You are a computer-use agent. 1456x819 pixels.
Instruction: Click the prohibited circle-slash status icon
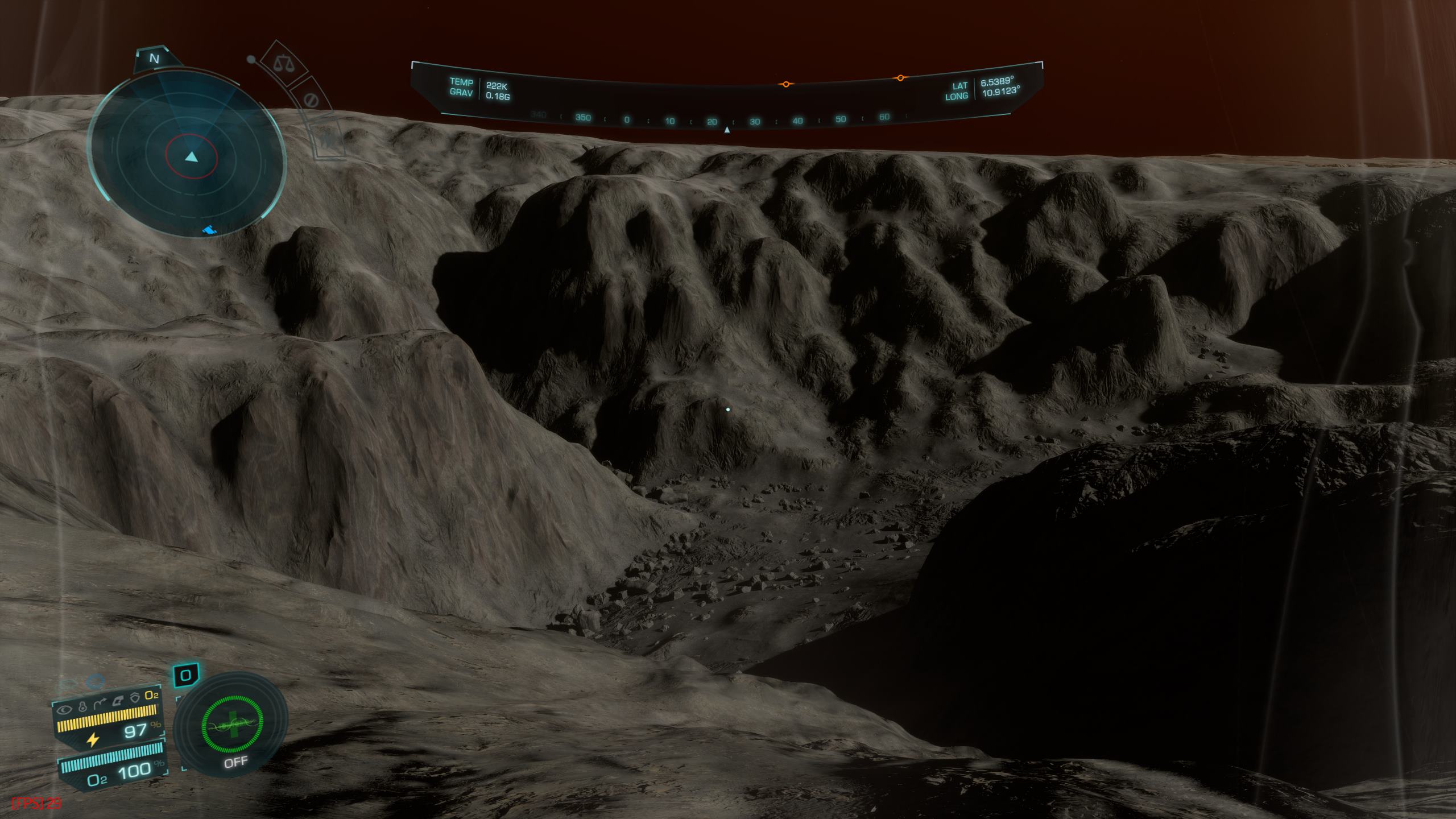311,100
